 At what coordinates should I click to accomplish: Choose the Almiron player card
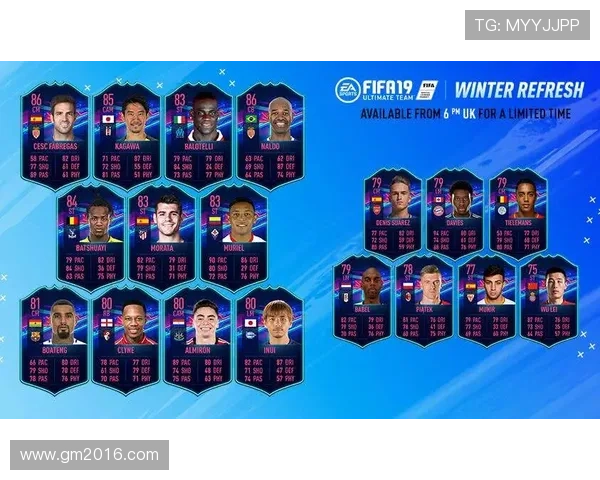(x=198, y=338)
